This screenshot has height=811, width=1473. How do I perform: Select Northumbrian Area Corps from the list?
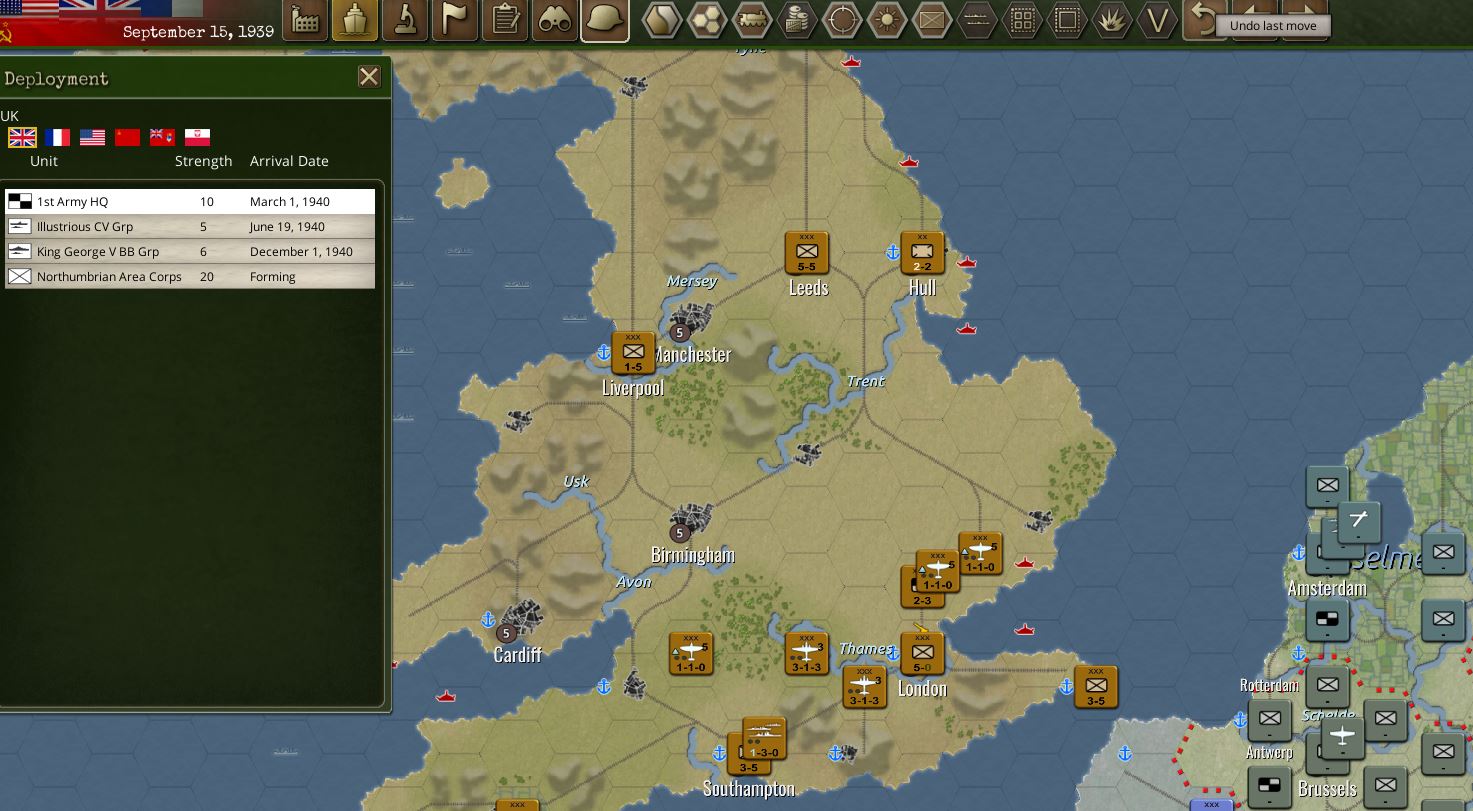[x=190, y=276]
